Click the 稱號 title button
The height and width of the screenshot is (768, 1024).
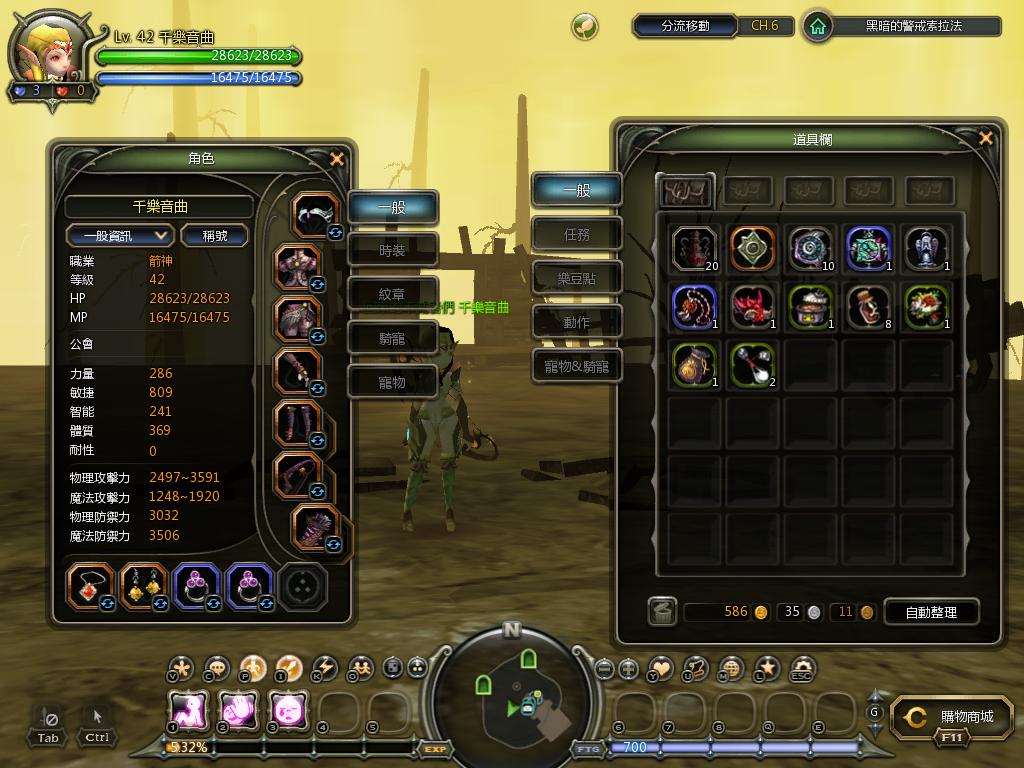pos(214,235)
